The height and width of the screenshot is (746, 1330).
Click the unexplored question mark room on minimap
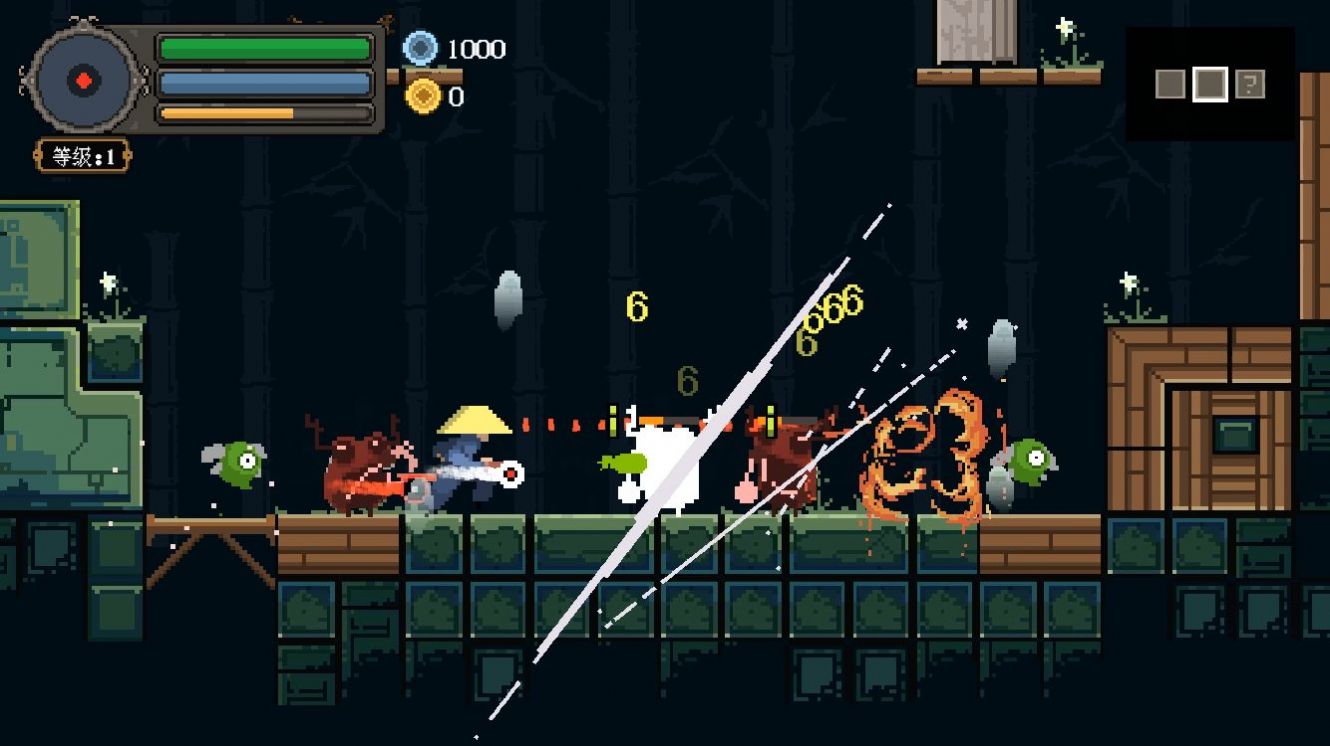point(1248,84)
